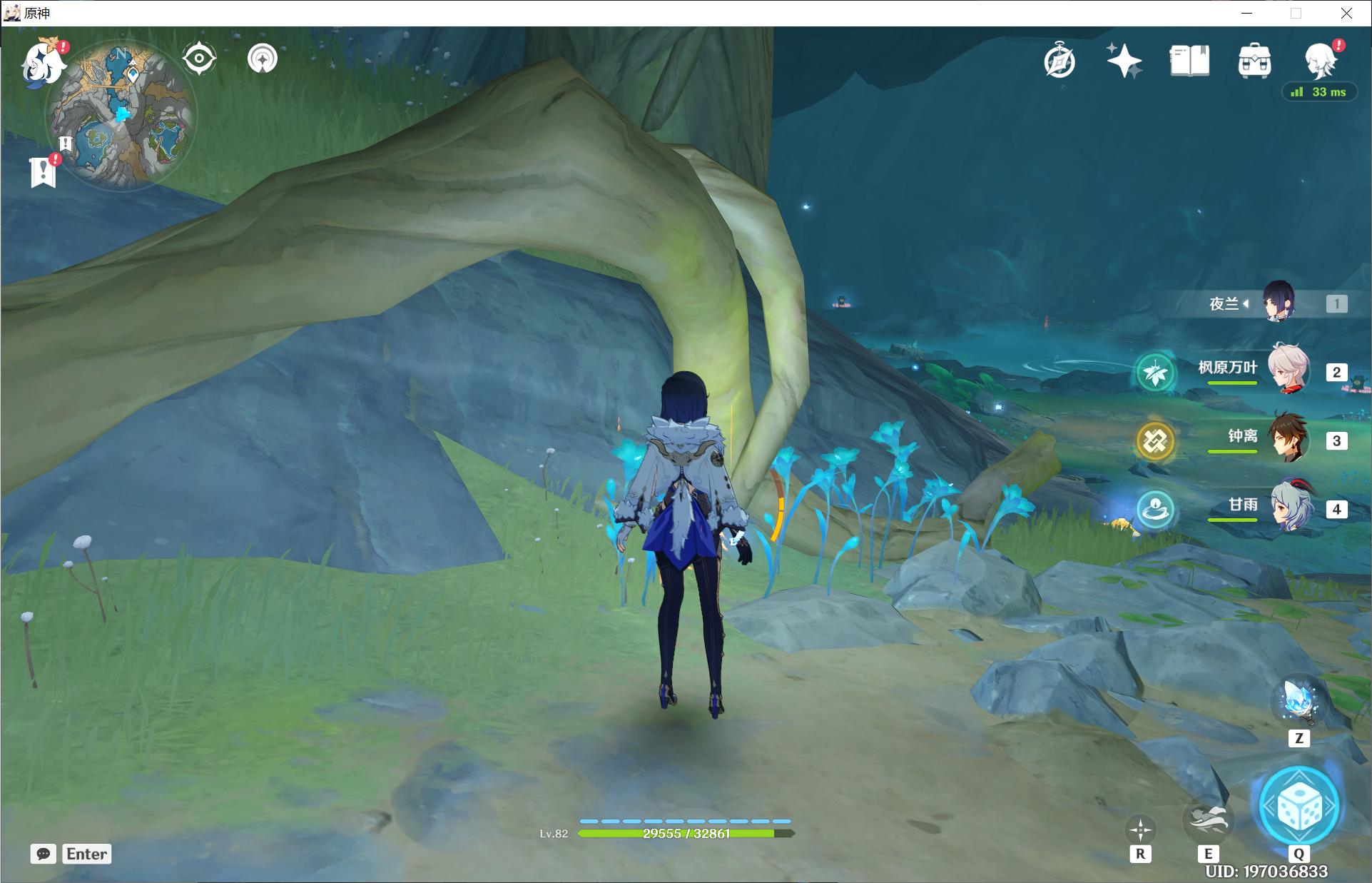Screen dimensions: 1372x883
Task: Open the compass events icon
Action: [1060, 61]
